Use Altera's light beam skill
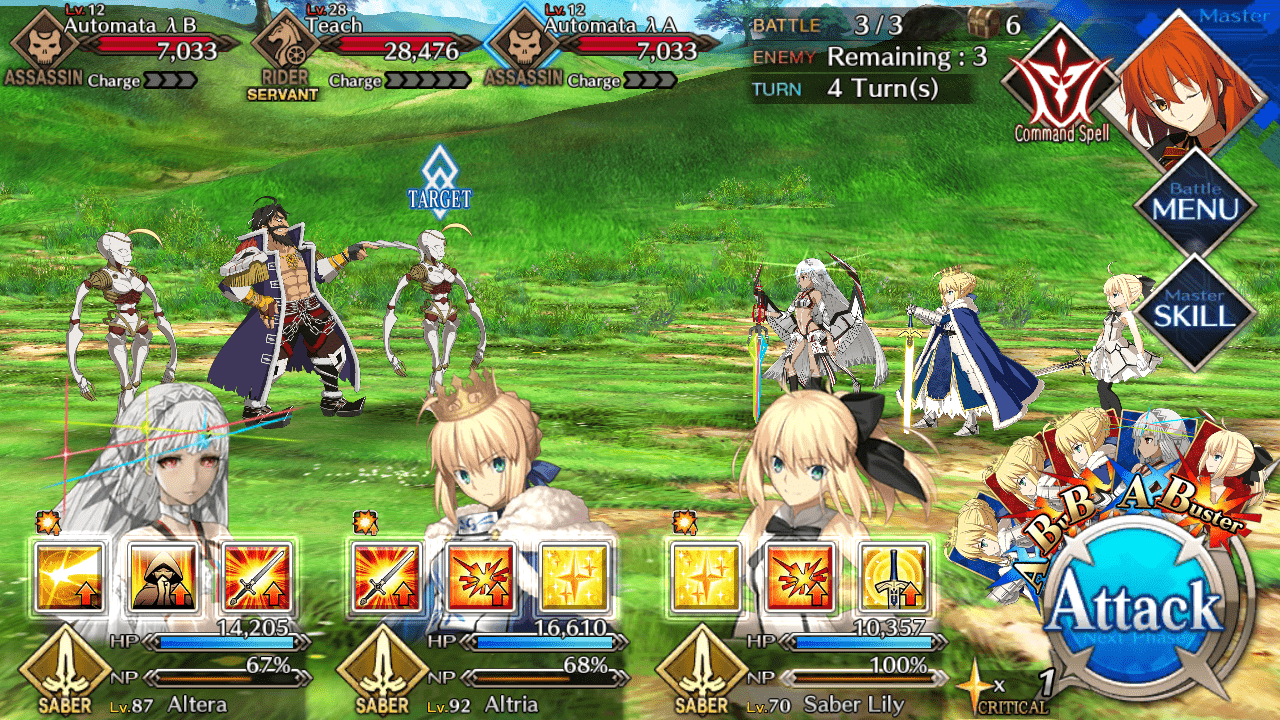The image size is (1280, 720). 69,579
